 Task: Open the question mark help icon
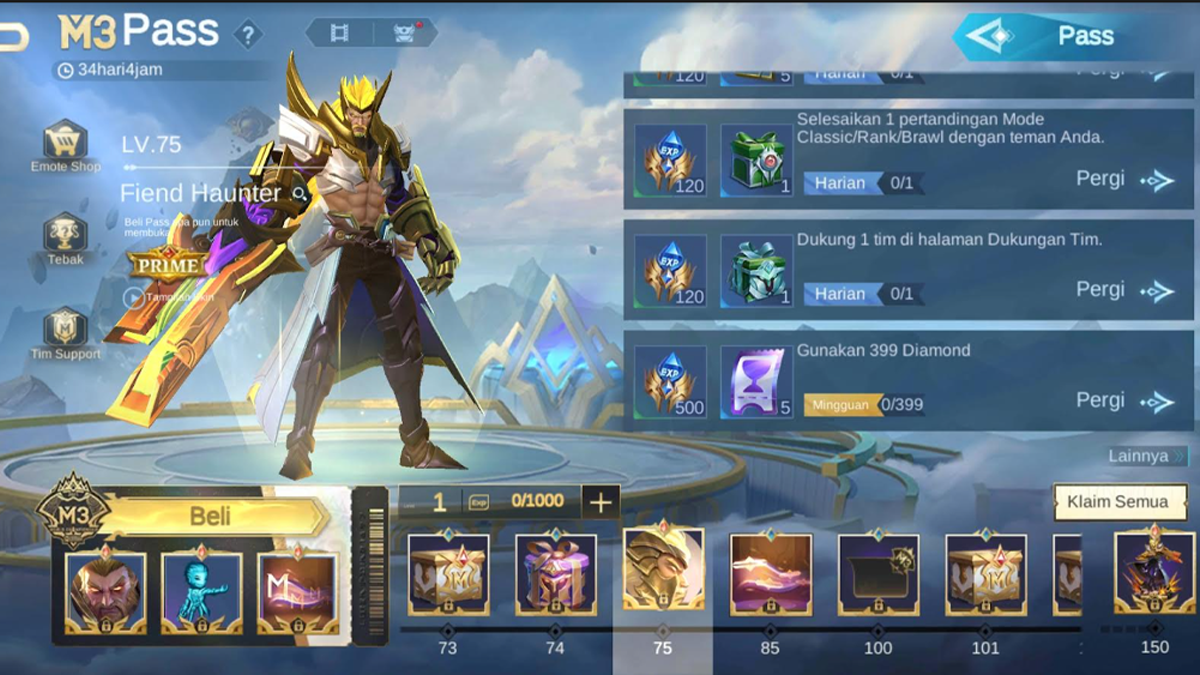tap(248, 35)
